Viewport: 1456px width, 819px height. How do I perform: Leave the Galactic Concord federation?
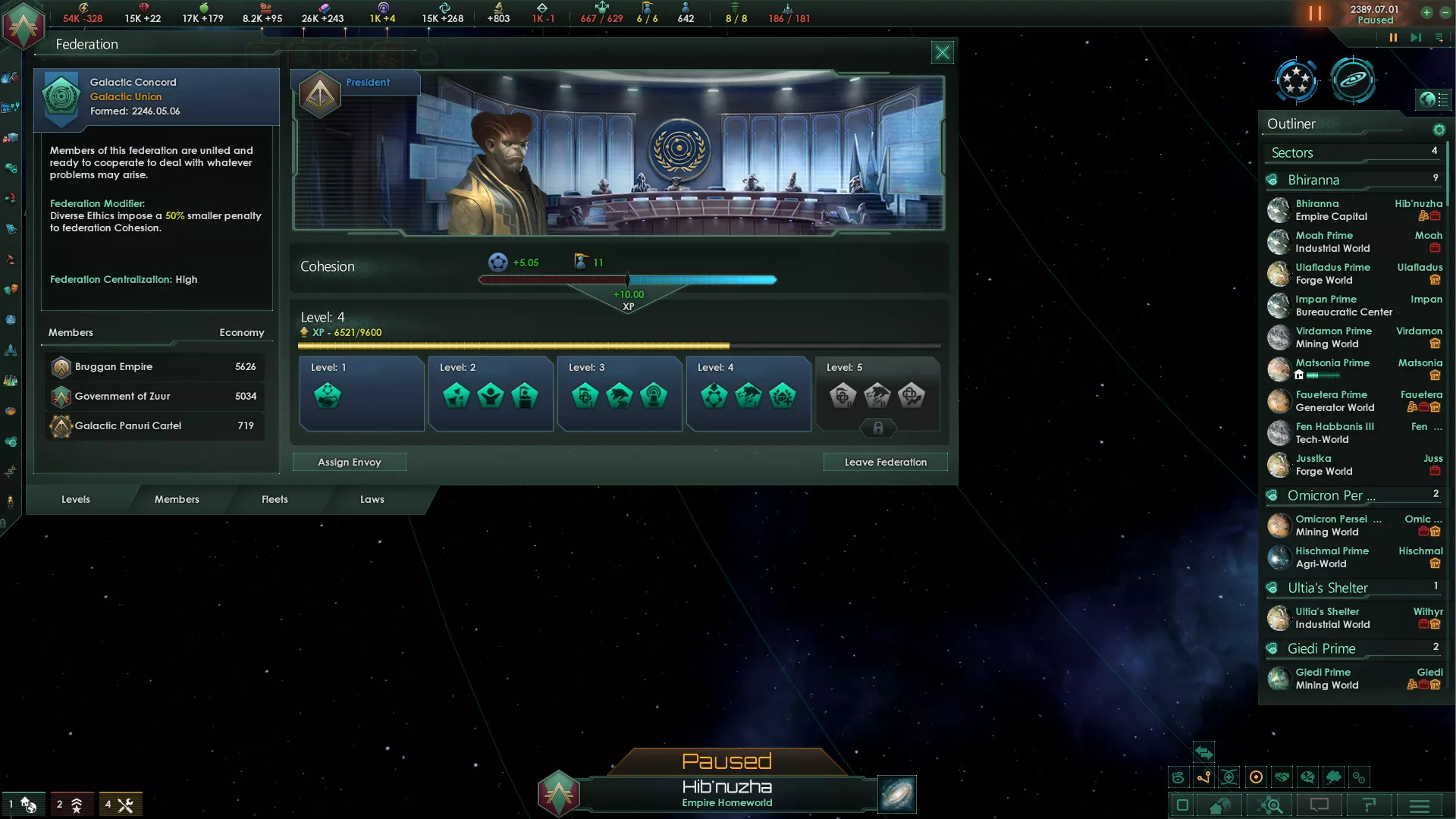885,462
